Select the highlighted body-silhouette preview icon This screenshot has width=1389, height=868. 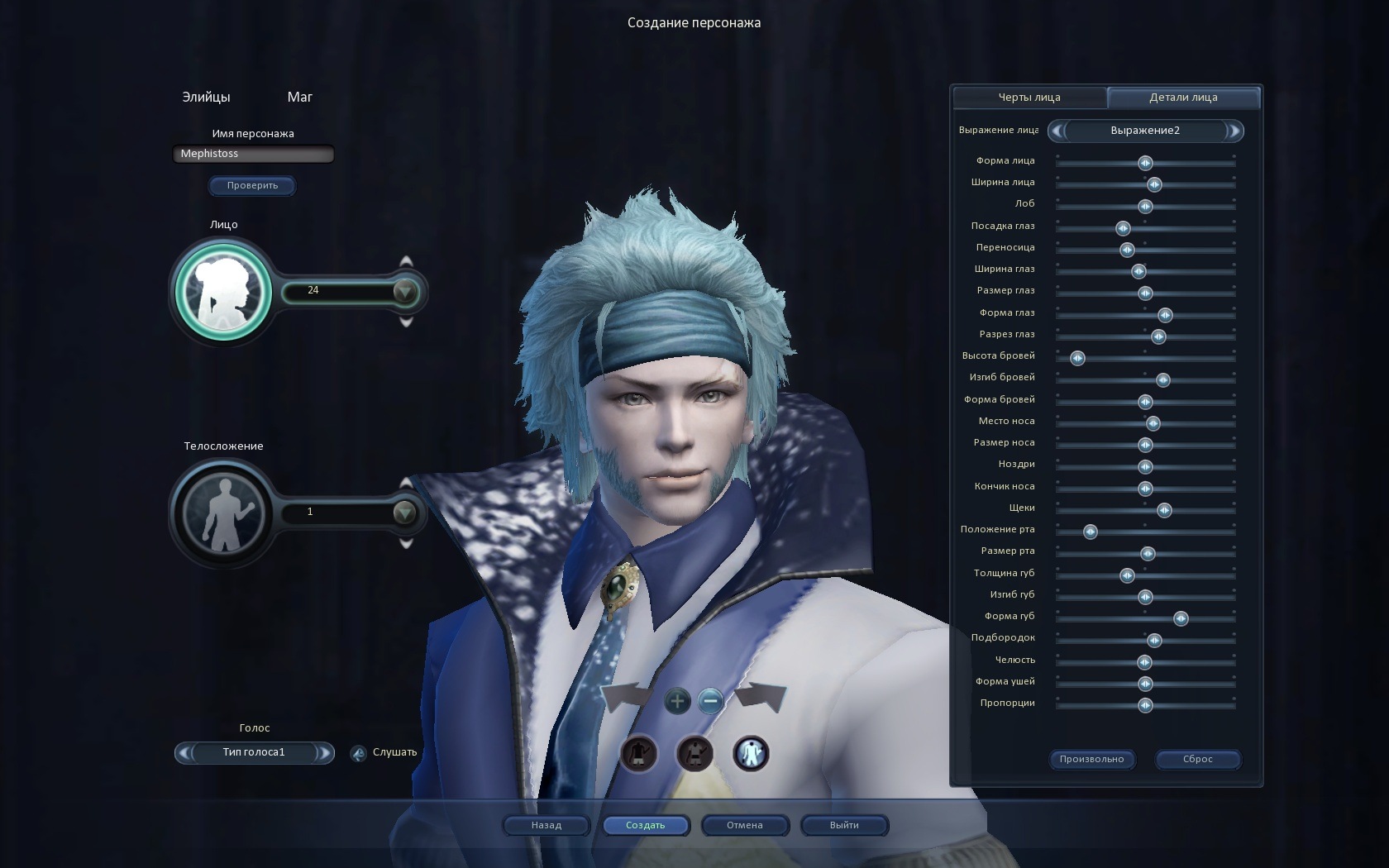(x=751, y=753)
